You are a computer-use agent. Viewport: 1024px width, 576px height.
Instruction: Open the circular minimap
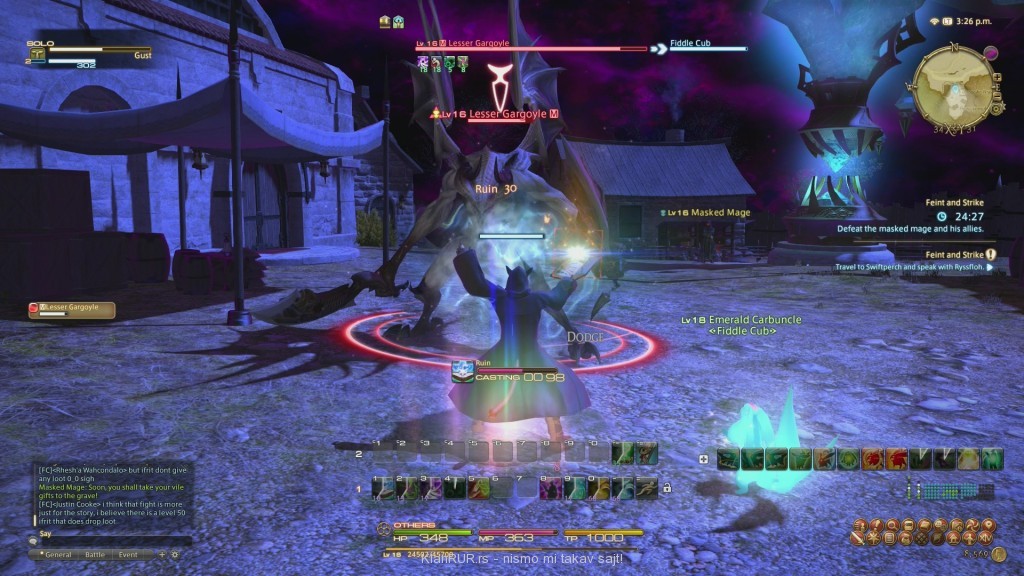click(x=954, y=86)
